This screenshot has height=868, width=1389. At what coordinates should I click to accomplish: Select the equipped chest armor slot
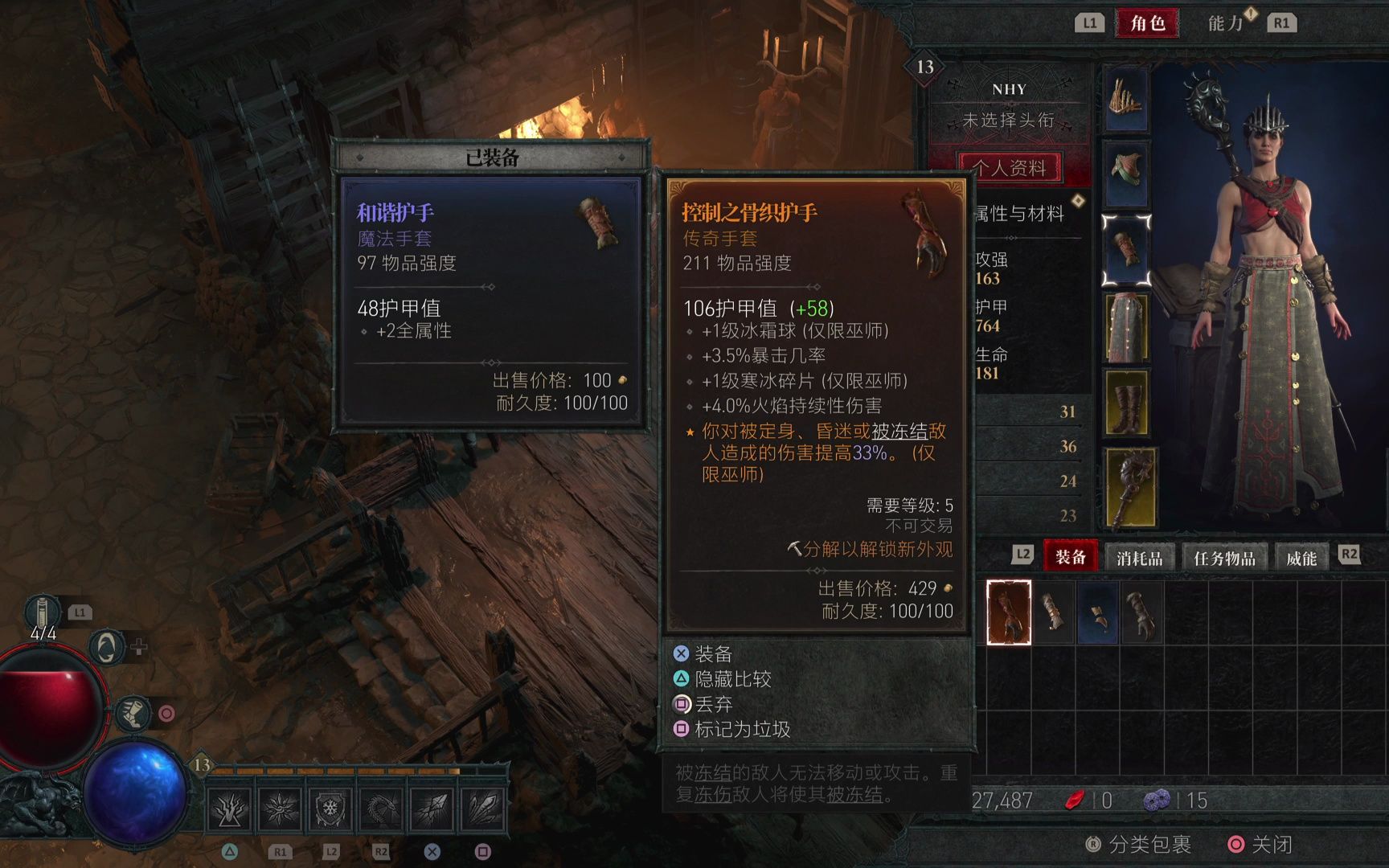click(1126, 173)
